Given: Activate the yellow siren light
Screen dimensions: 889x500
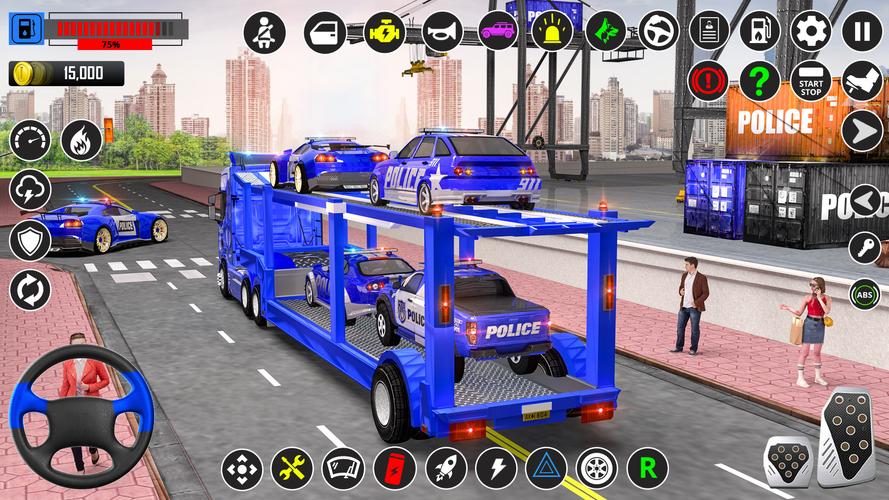Looking at the screenshot, I should point(551,32).
